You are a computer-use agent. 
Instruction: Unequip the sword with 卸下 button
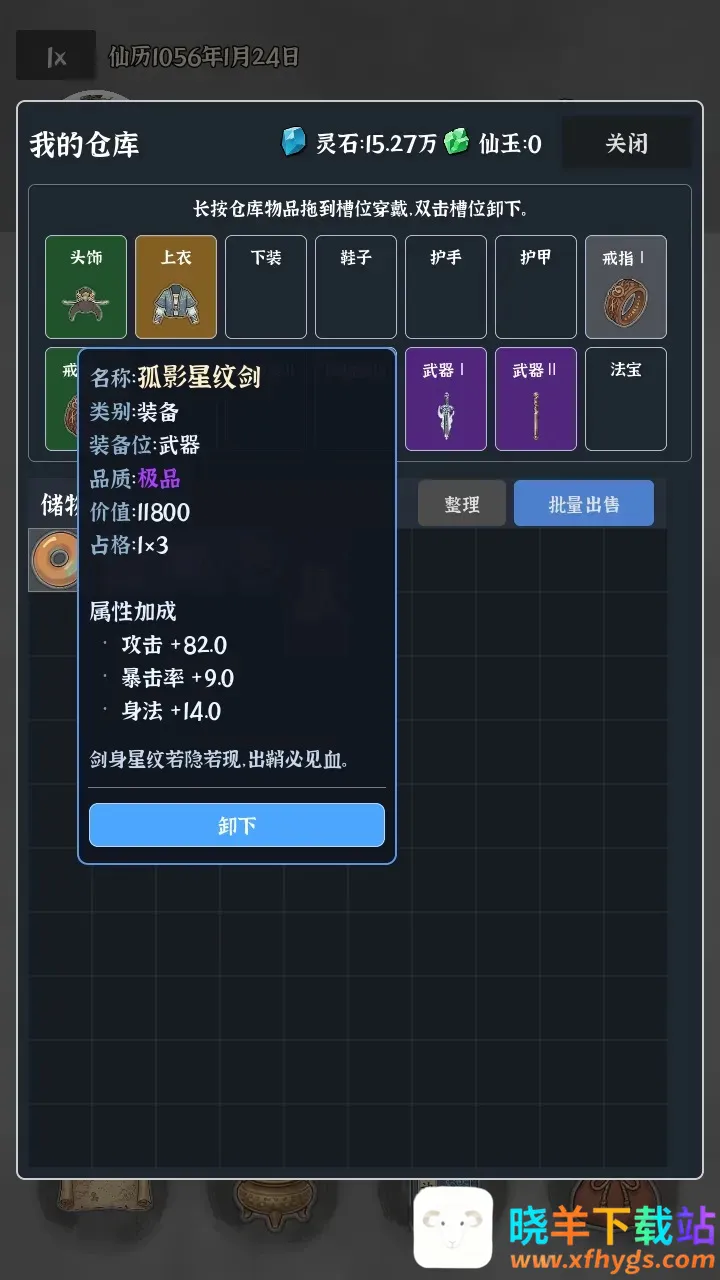click(237, 825)
